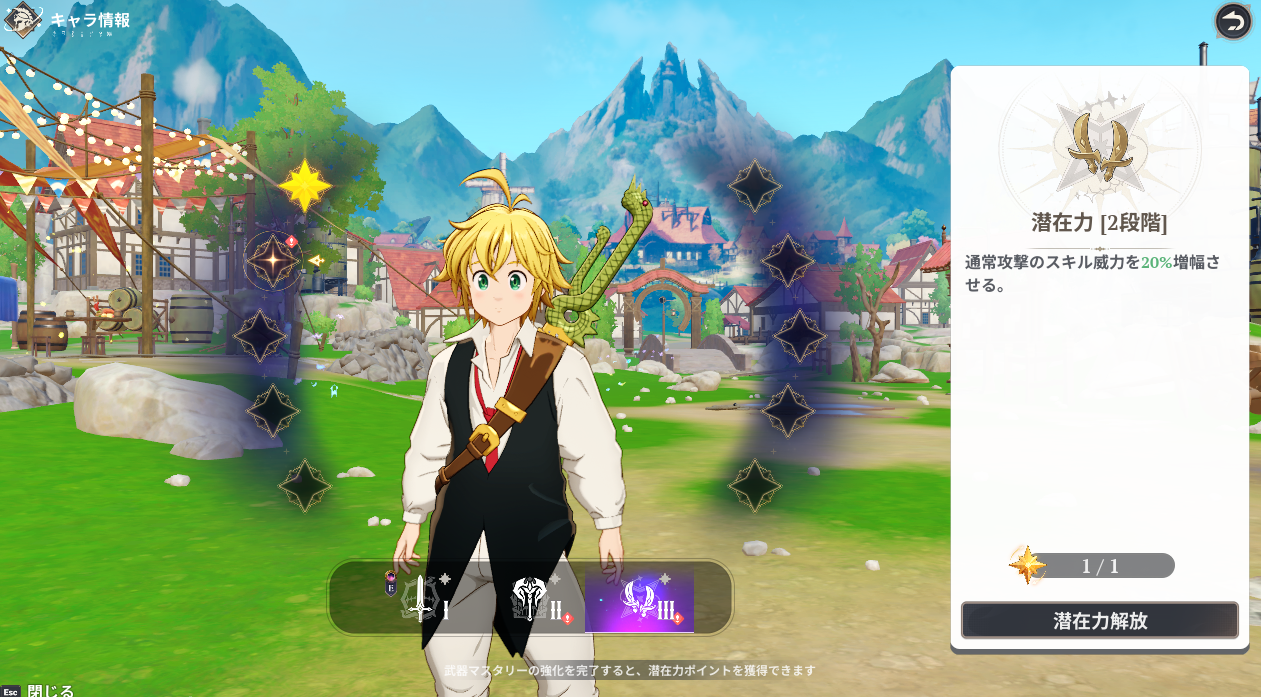Go back with the return arrow button
This screenshot has width=1261, height=697.
click(1233, 22)
